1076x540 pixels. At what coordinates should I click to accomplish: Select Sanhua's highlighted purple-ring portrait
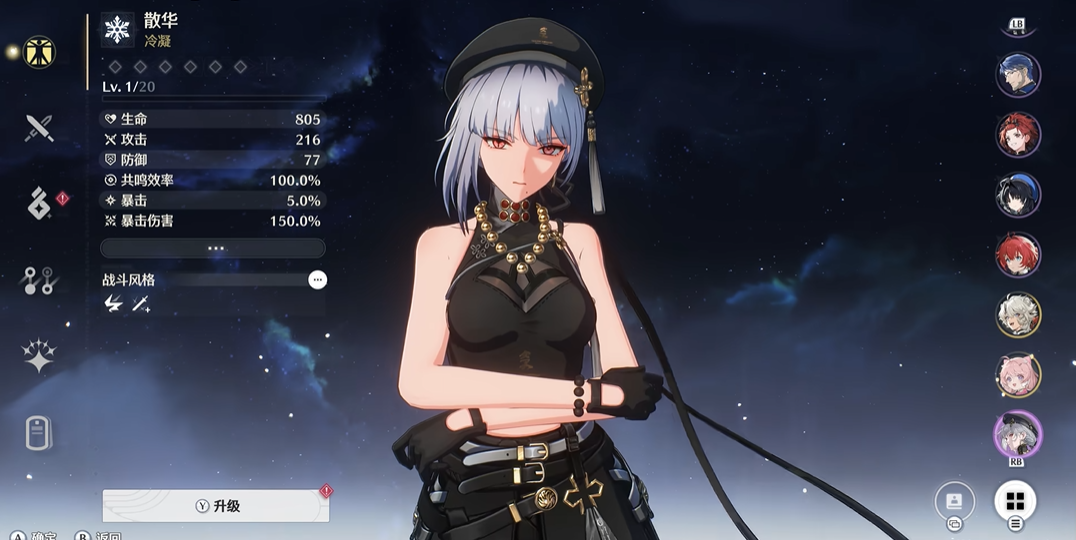click(x=1018, y=435)
